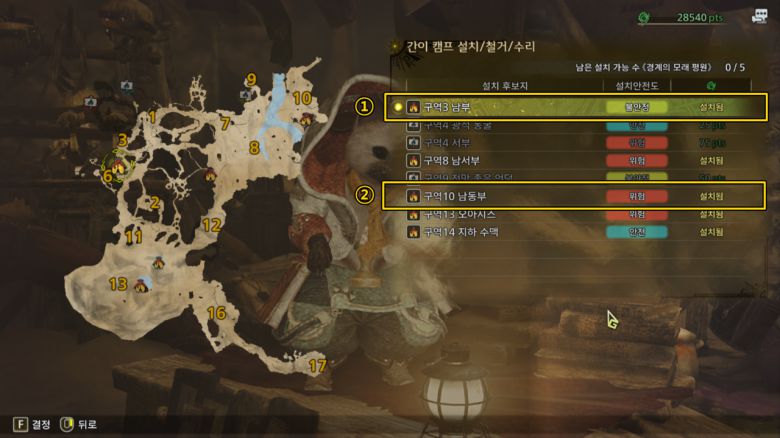Screen dimensions: 780x438
Task: Select the tent marker next to area 9
Action: 245,94
